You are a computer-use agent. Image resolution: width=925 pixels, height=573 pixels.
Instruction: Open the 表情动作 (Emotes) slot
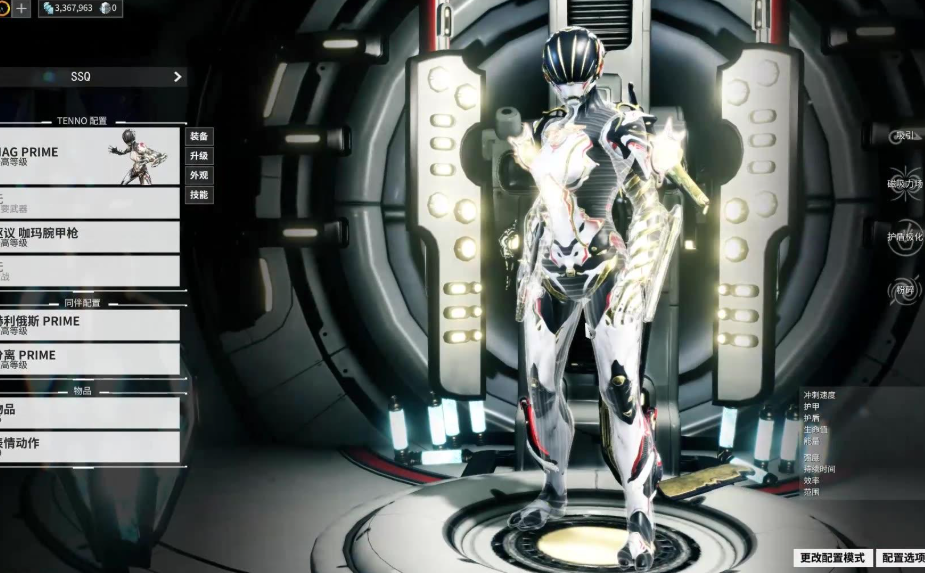click(90, 446)
